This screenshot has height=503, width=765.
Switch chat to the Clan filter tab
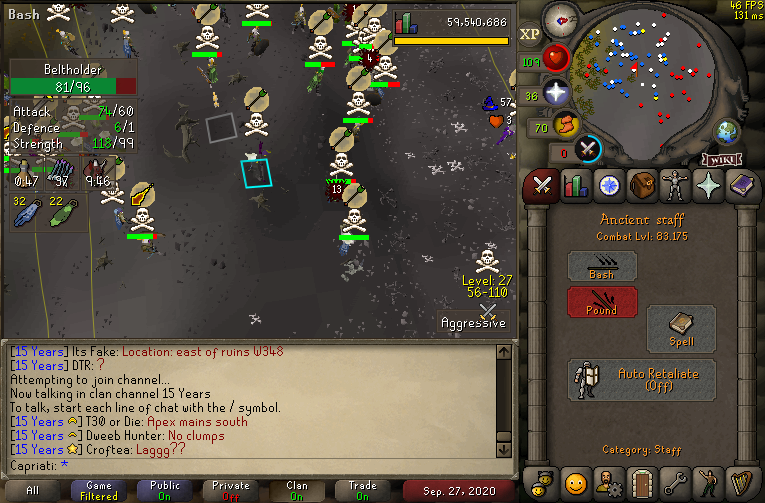(297, 490)
